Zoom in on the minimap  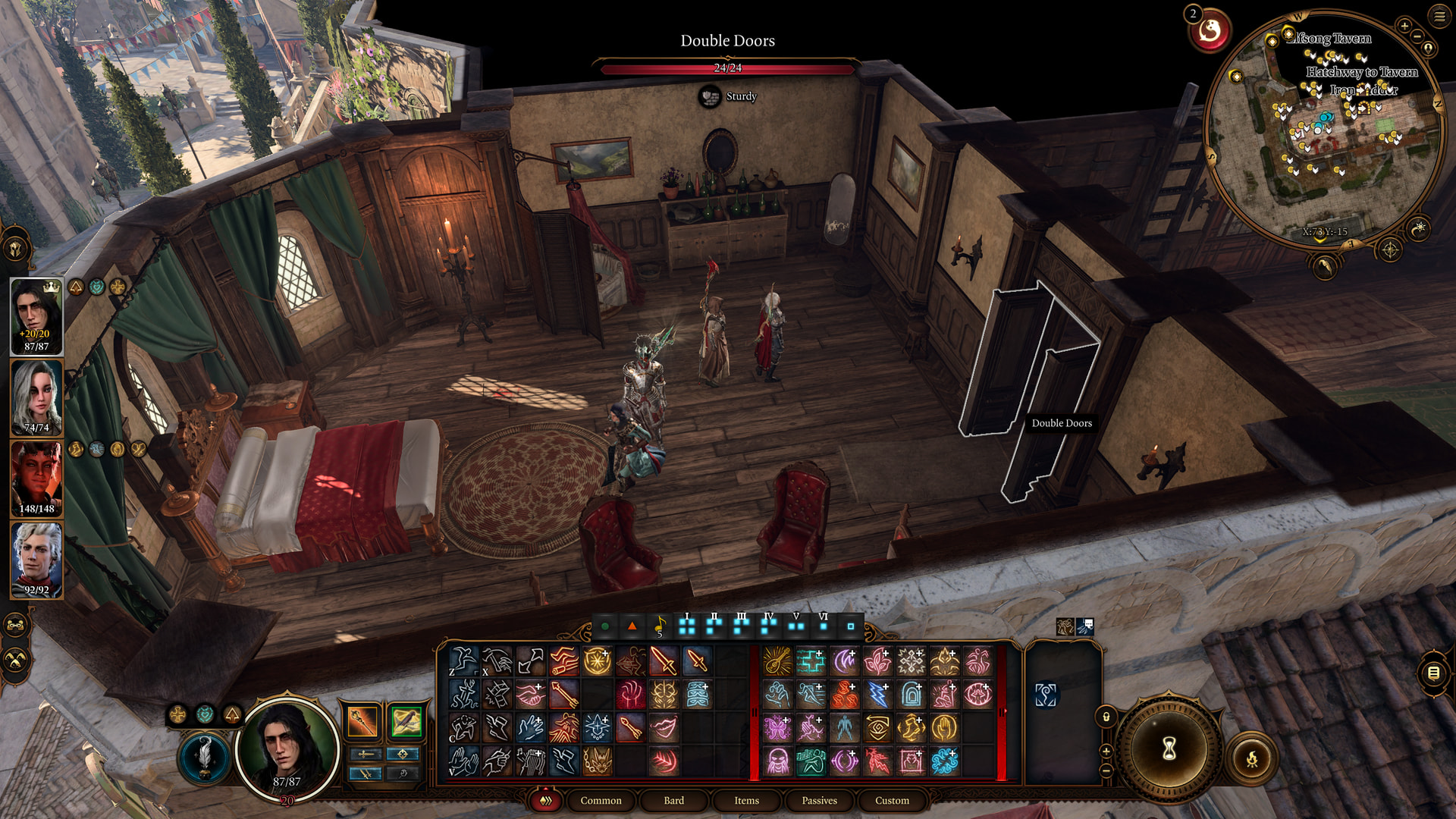1404,26
